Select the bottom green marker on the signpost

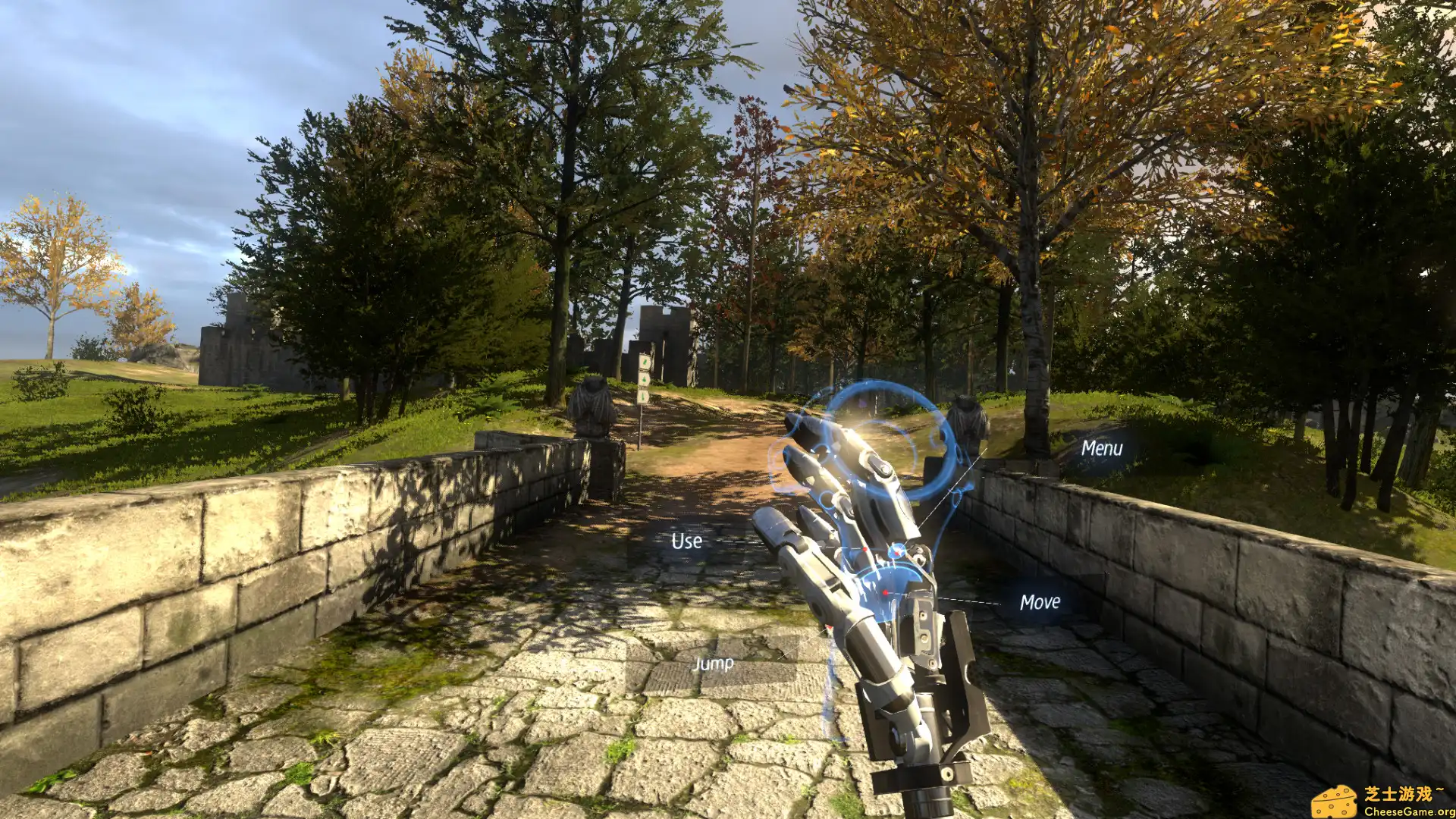click(644, 396)
